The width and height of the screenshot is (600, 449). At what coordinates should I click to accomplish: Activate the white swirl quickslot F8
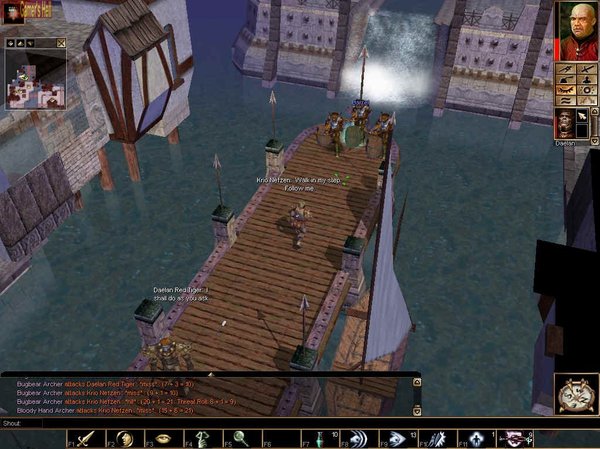coord(357,438)
